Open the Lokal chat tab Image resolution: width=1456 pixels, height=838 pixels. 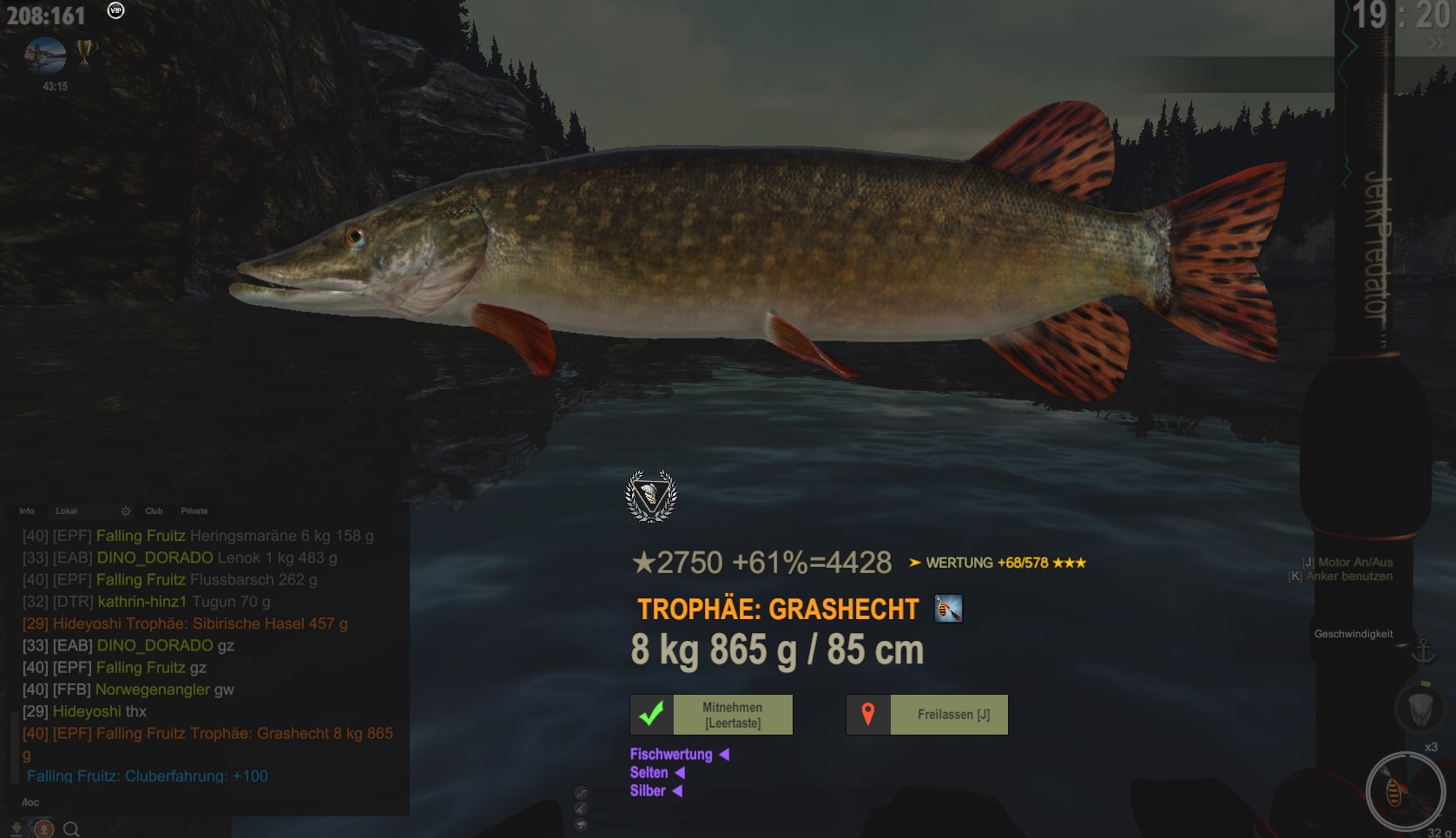tap(67, 511)
